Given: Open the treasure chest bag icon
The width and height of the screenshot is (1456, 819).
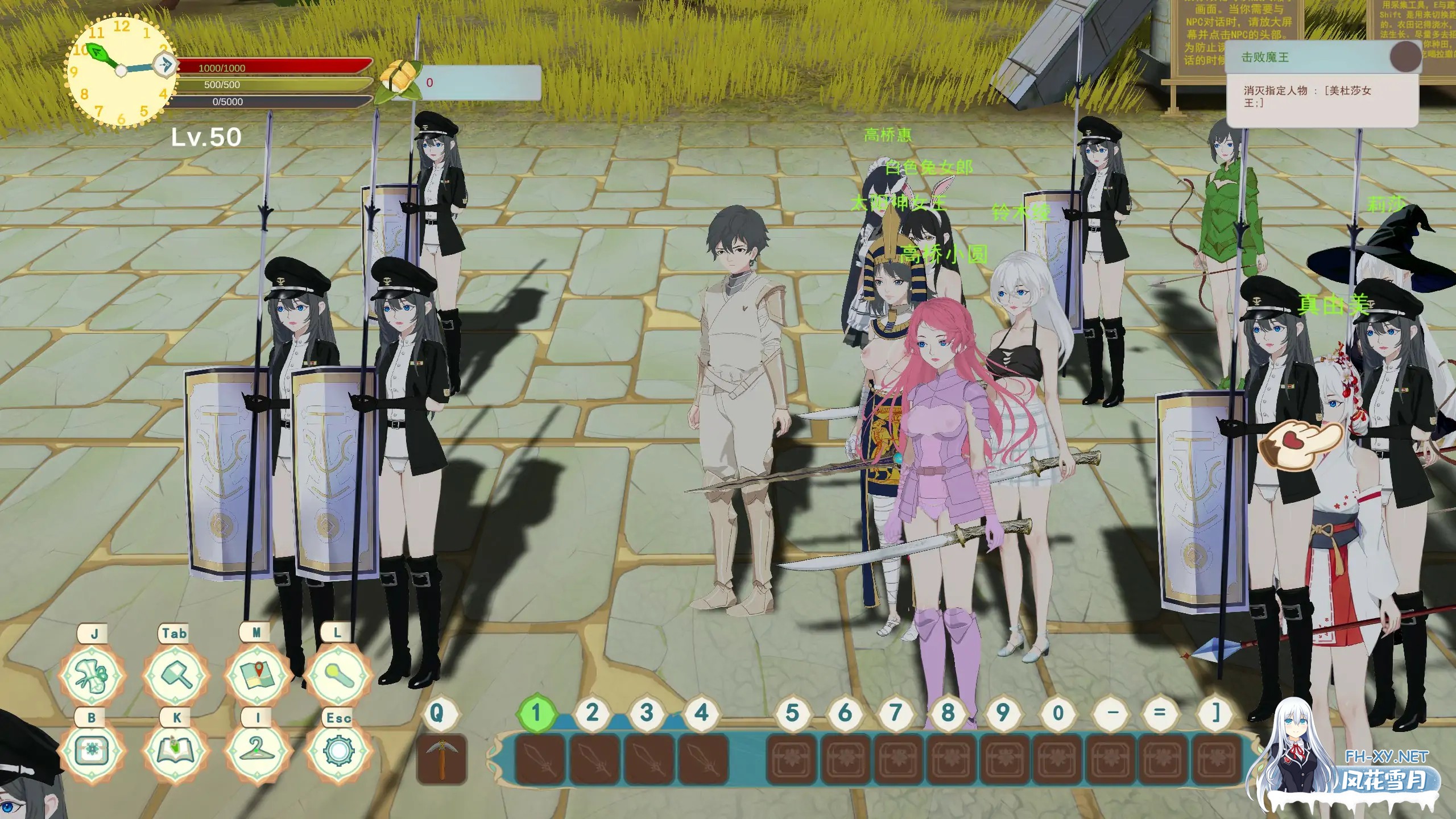Looking at the screenshot, I should 92,751.
